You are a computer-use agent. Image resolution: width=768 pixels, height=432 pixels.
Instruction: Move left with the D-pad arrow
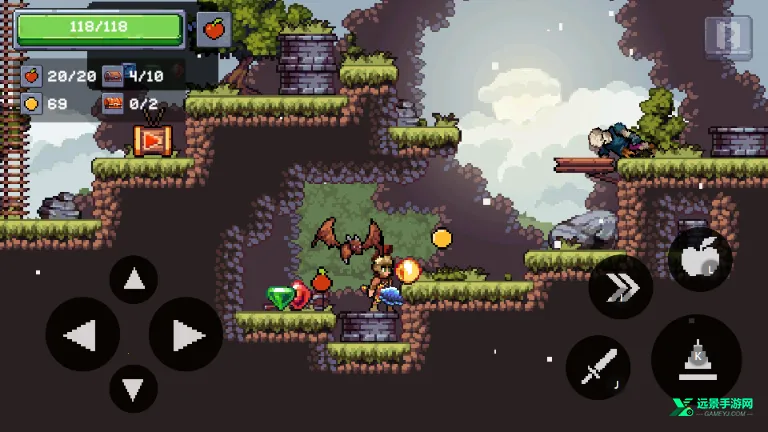tap(82, 335)
